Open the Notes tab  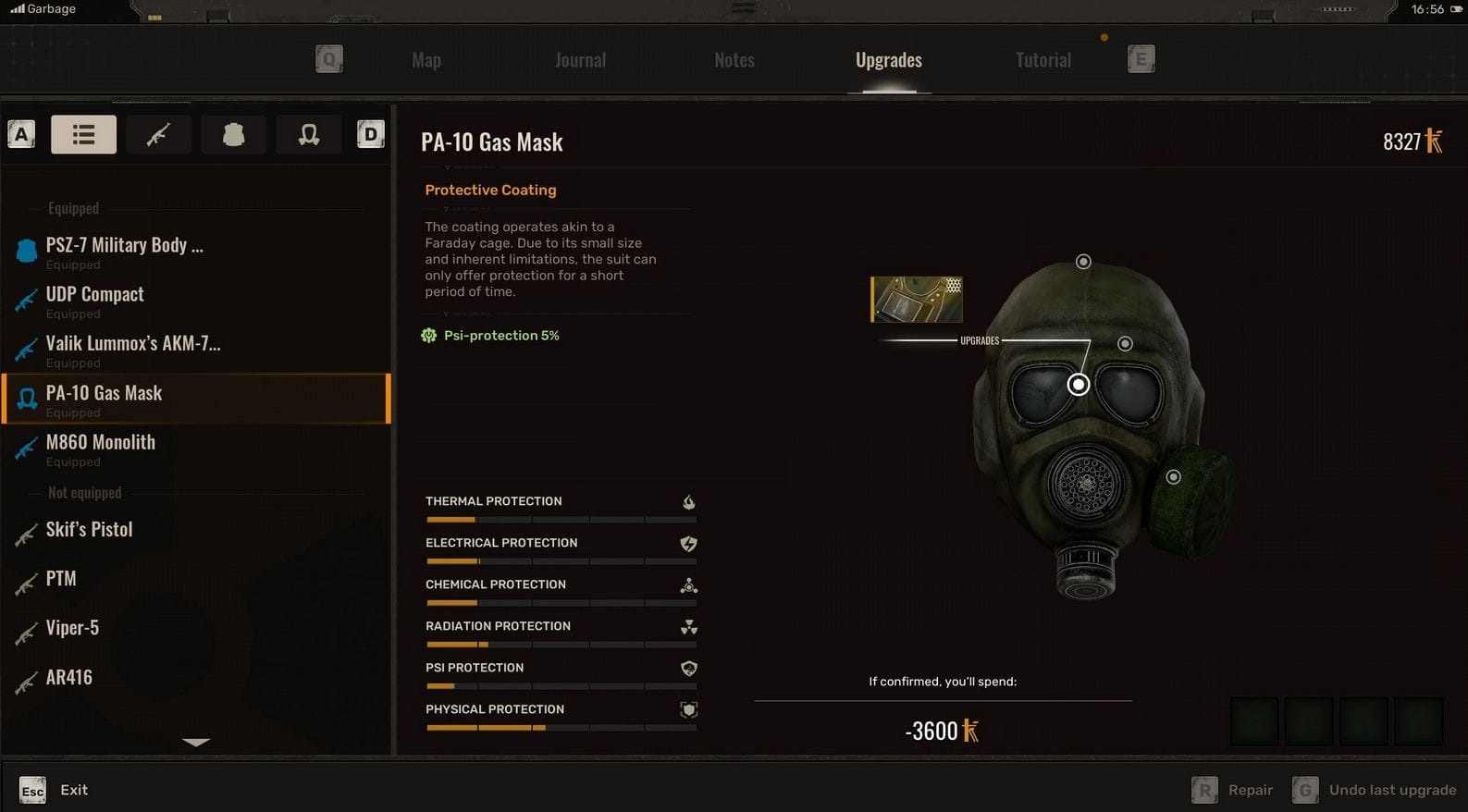coord(734,60)
